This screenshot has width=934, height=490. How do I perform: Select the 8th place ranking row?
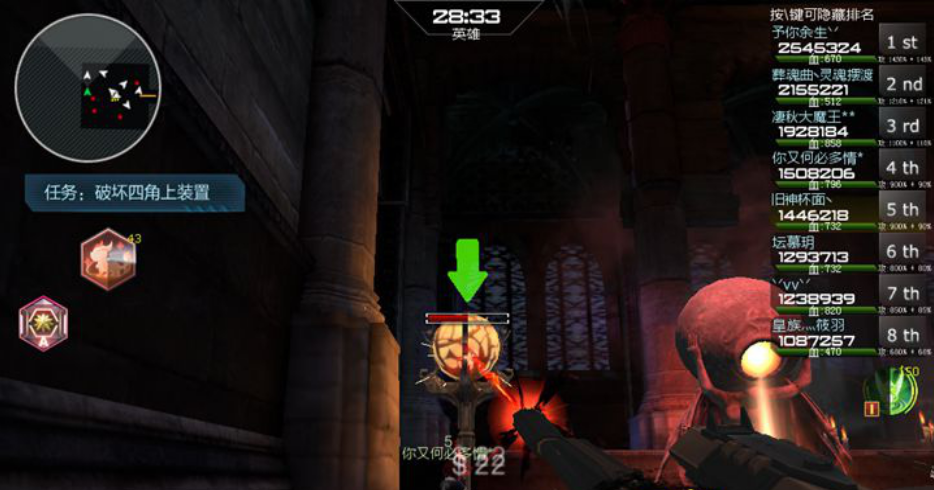tap(847, 337)
